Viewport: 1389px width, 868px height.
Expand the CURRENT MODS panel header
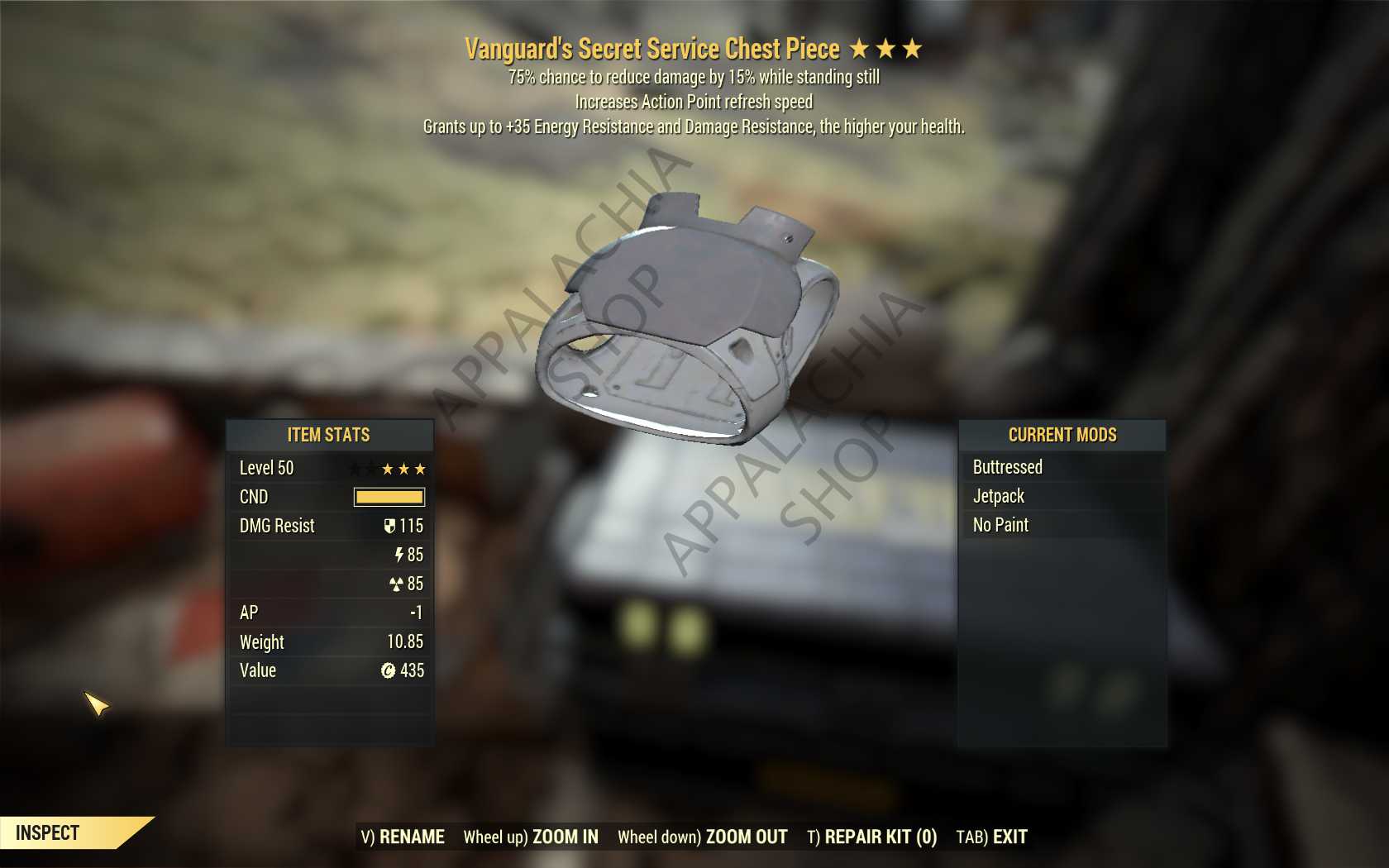click(x=1062, y=436)
